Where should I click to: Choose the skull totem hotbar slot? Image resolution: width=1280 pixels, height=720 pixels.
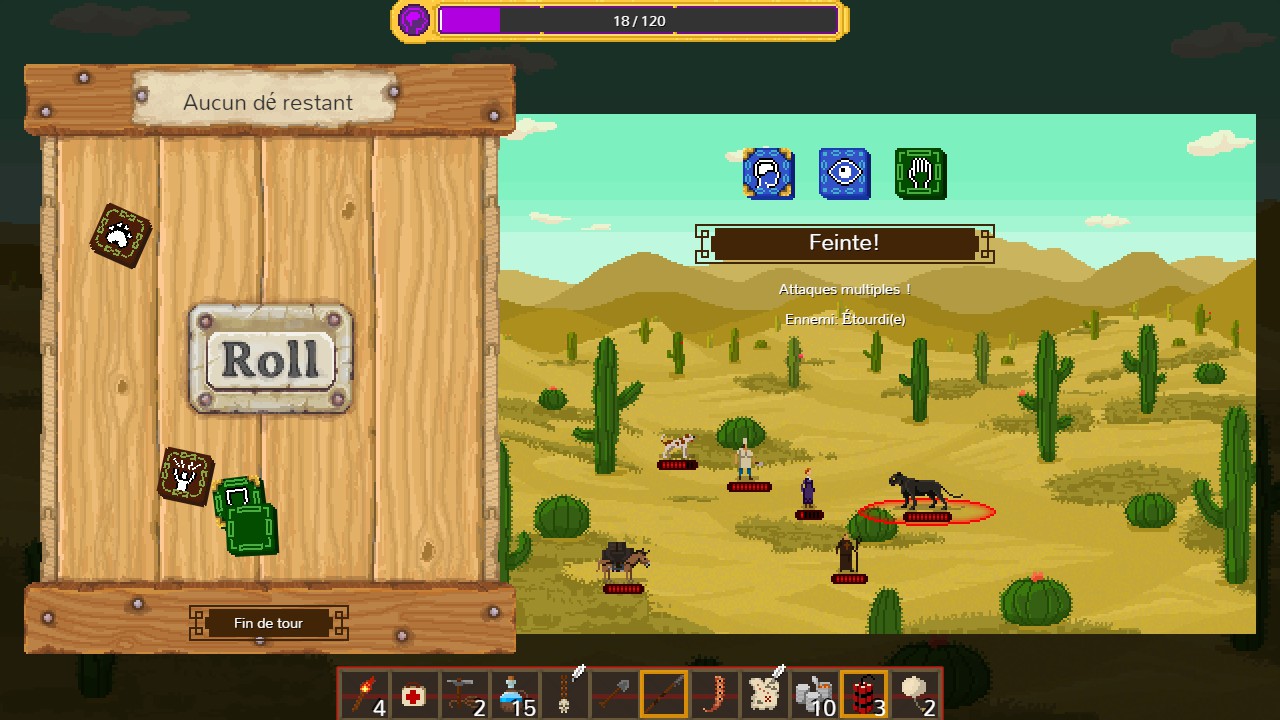[564, 693]
